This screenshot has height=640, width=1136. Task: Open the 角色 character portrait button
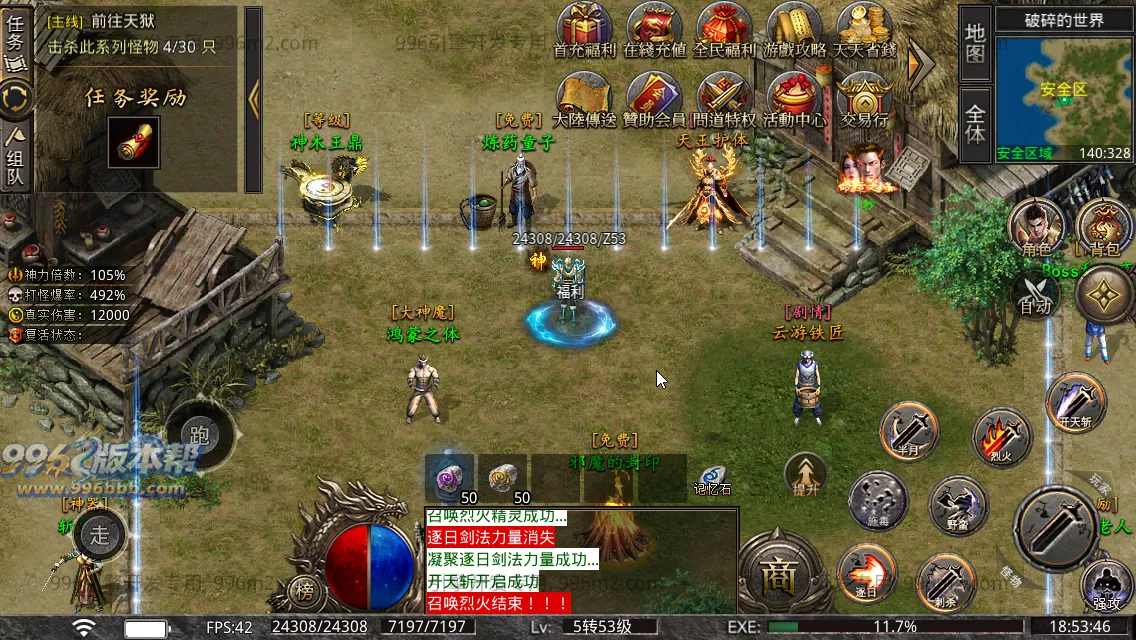coord(1035,226)
